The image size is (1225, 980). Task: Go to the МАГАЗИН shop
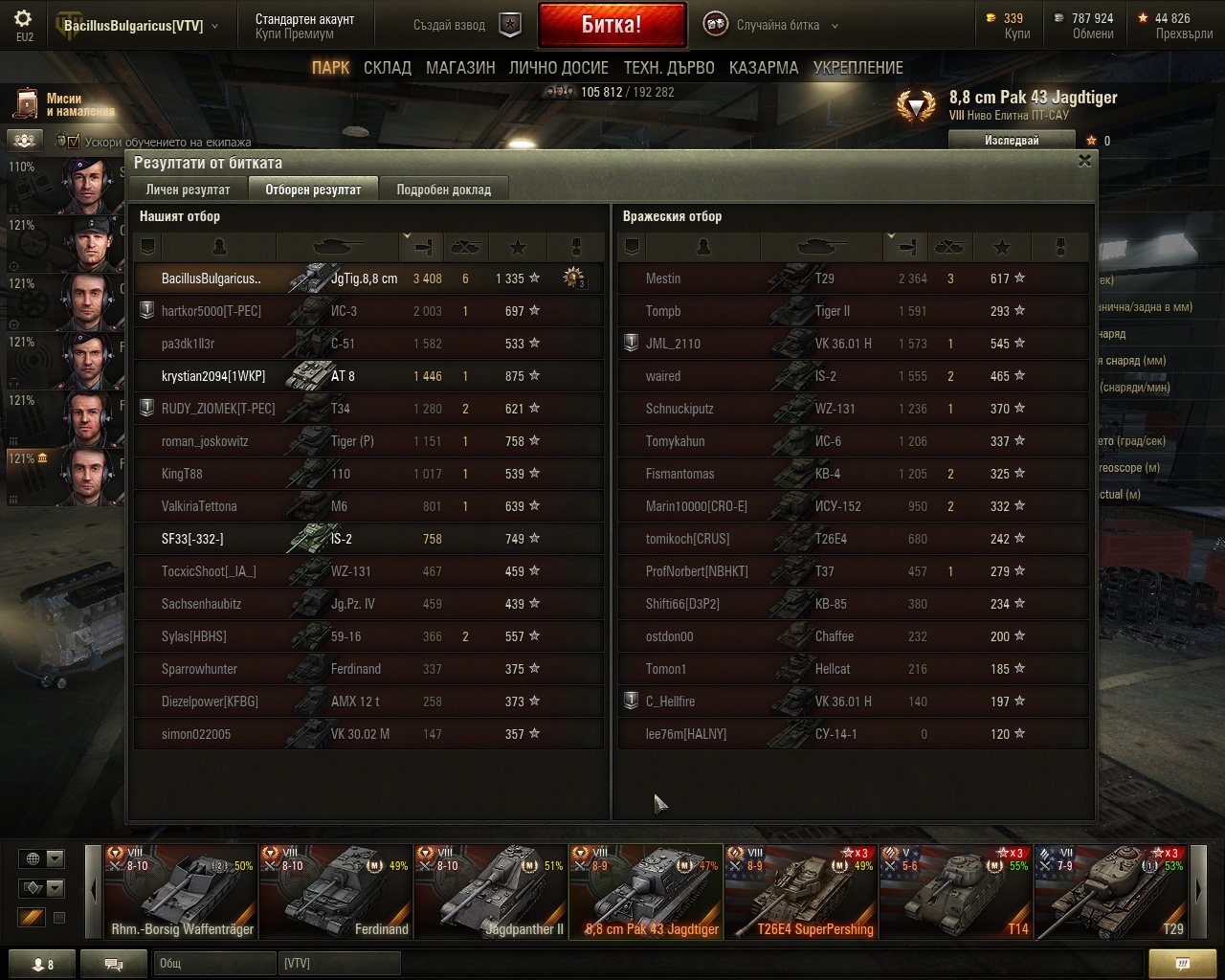click(x=460, y=68)
